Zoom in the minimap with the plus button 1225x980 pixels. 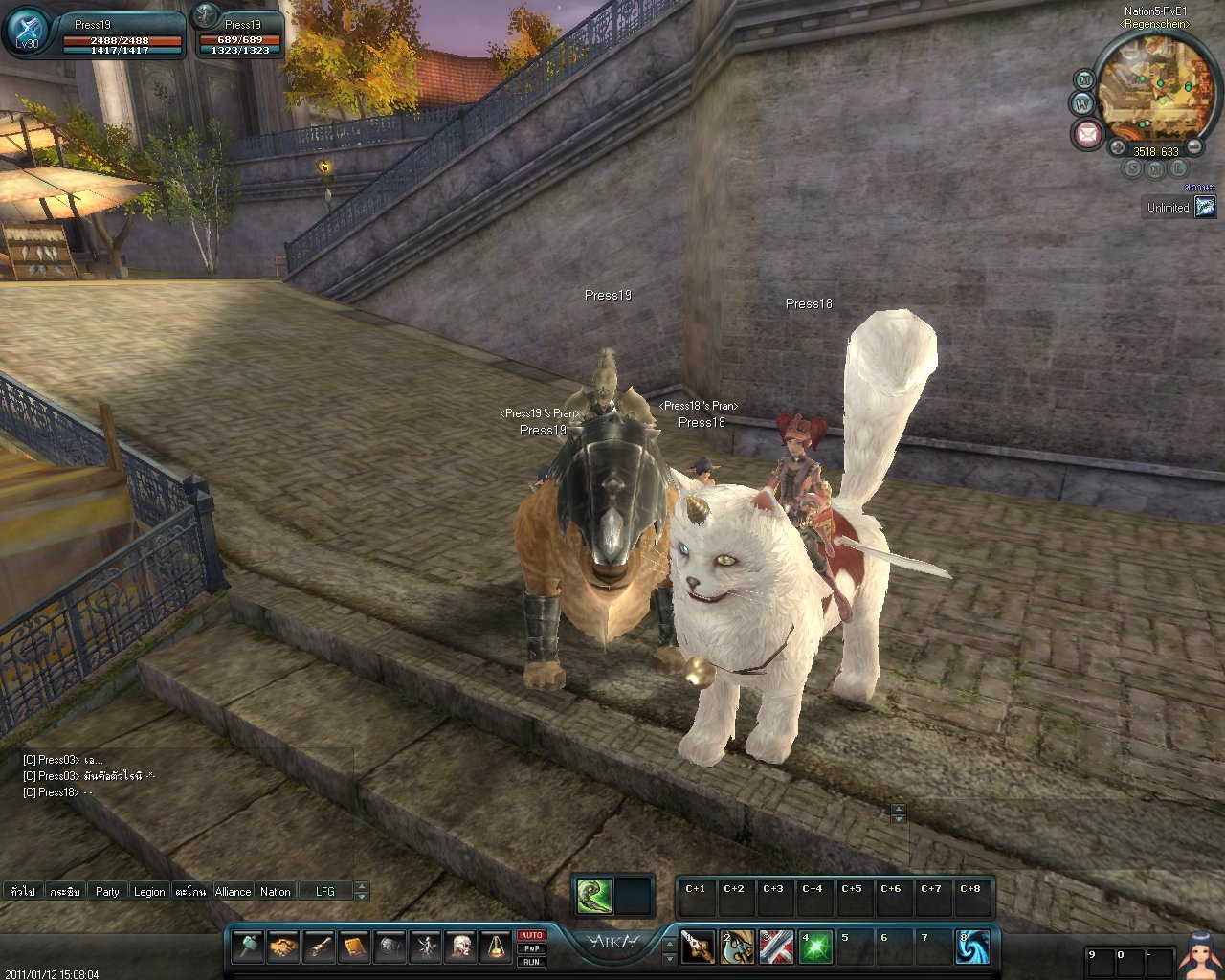(x=1117, y=149)
